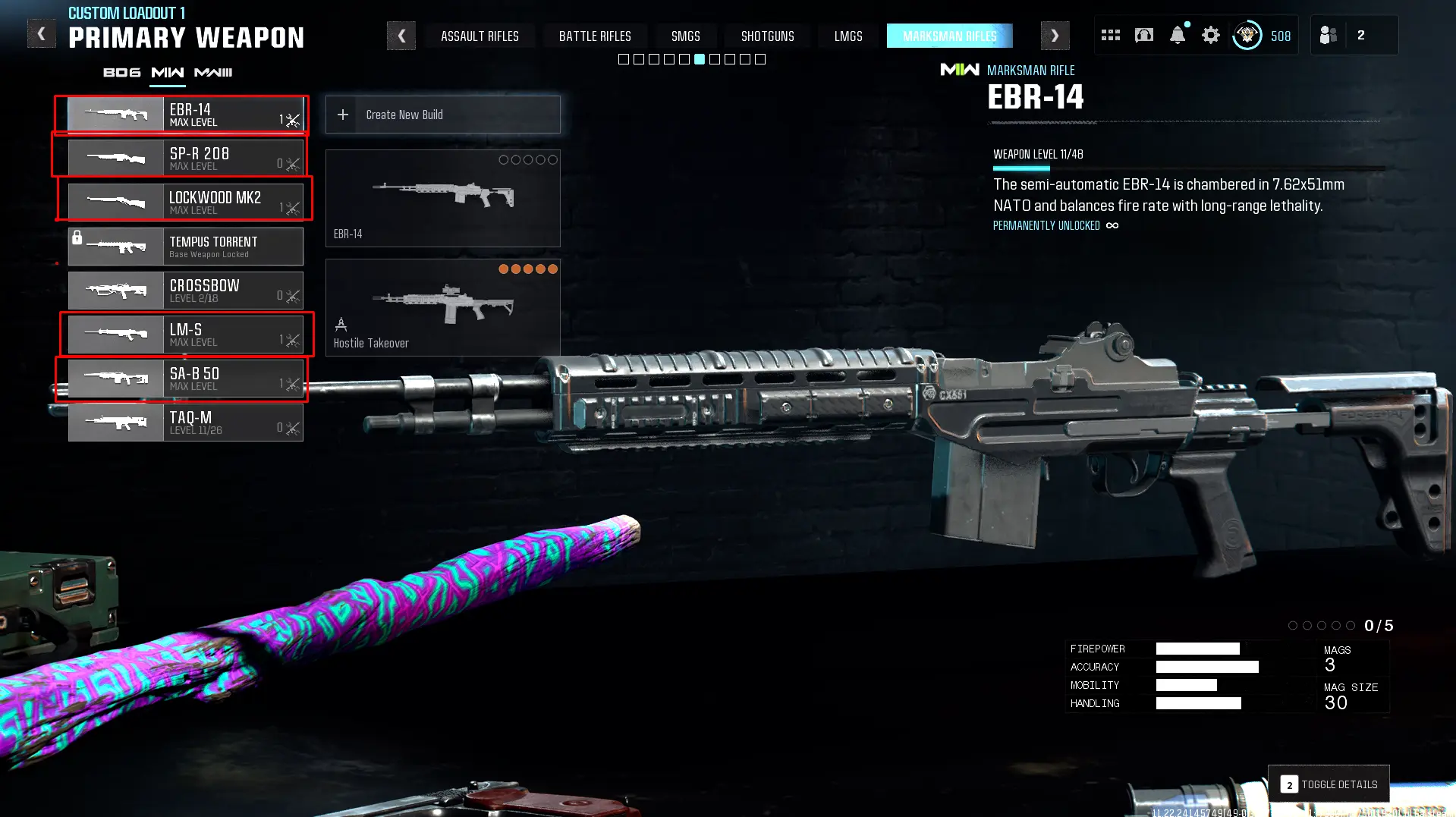Click Create New Build
1456x817 pixels.
click(442, 115)
